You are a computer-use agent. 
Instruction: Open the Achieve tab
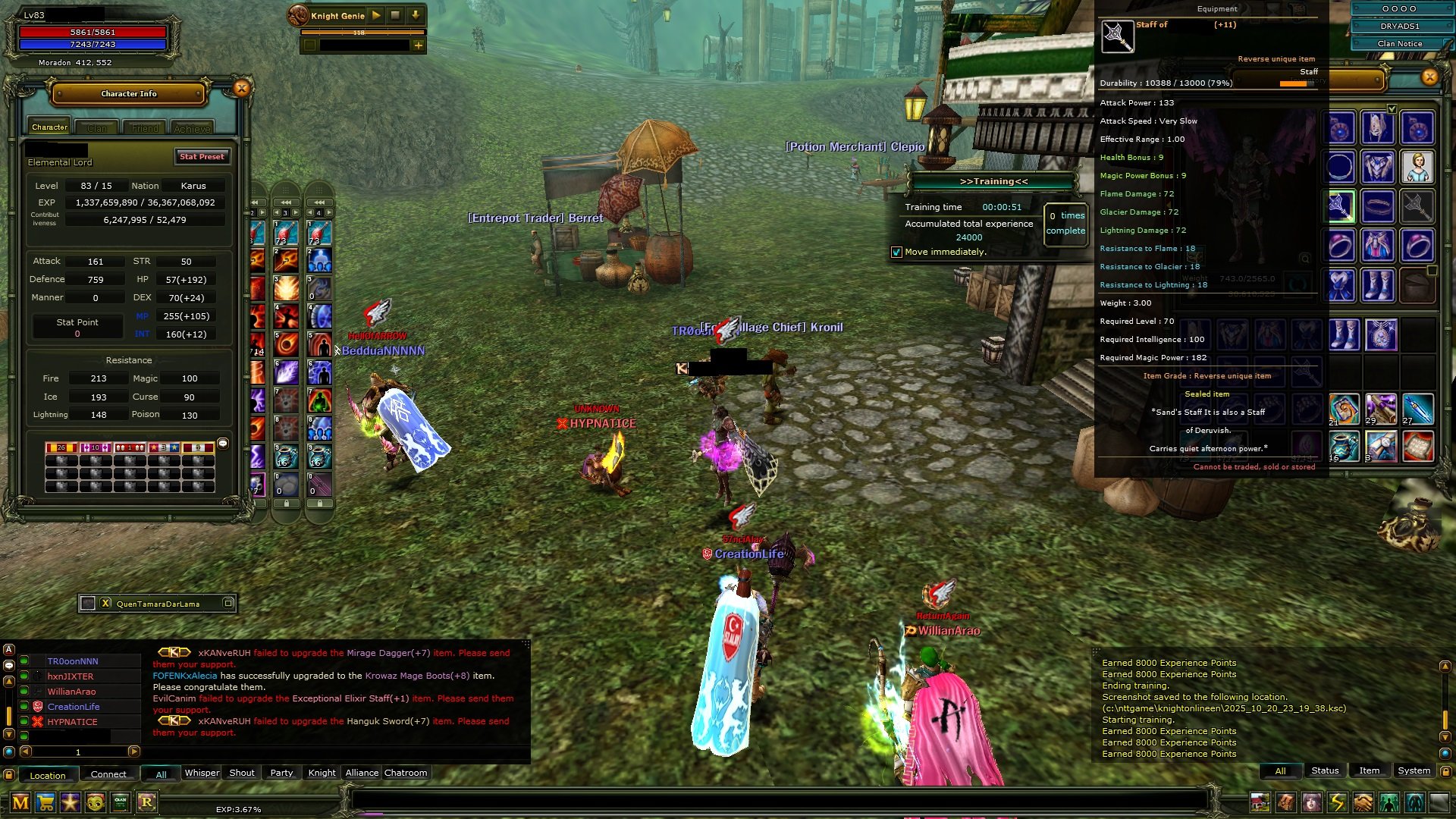click(192, 128)
